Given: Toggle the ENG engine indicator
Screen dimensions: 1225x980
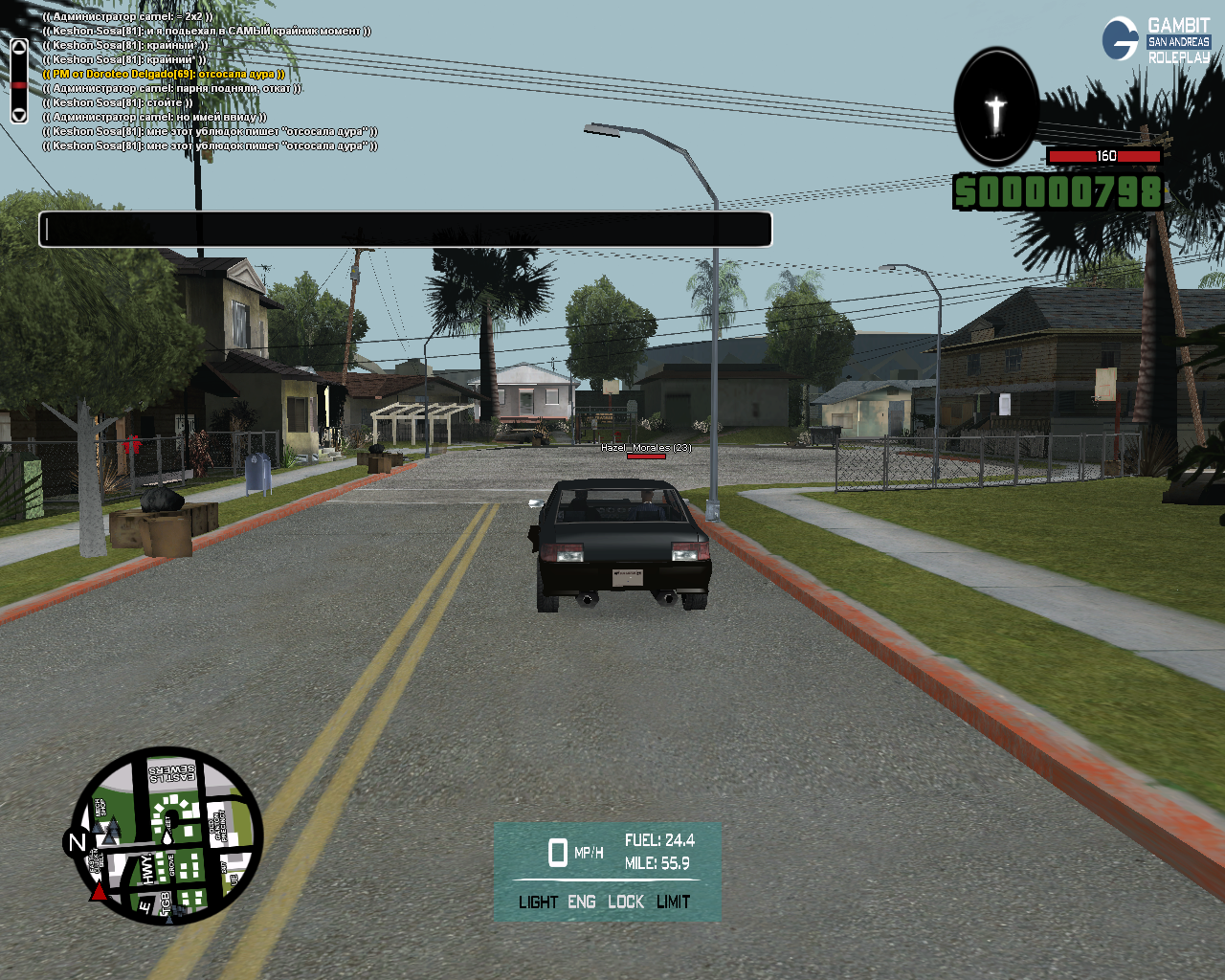Looking at the screenshot, I should (581, 902).
